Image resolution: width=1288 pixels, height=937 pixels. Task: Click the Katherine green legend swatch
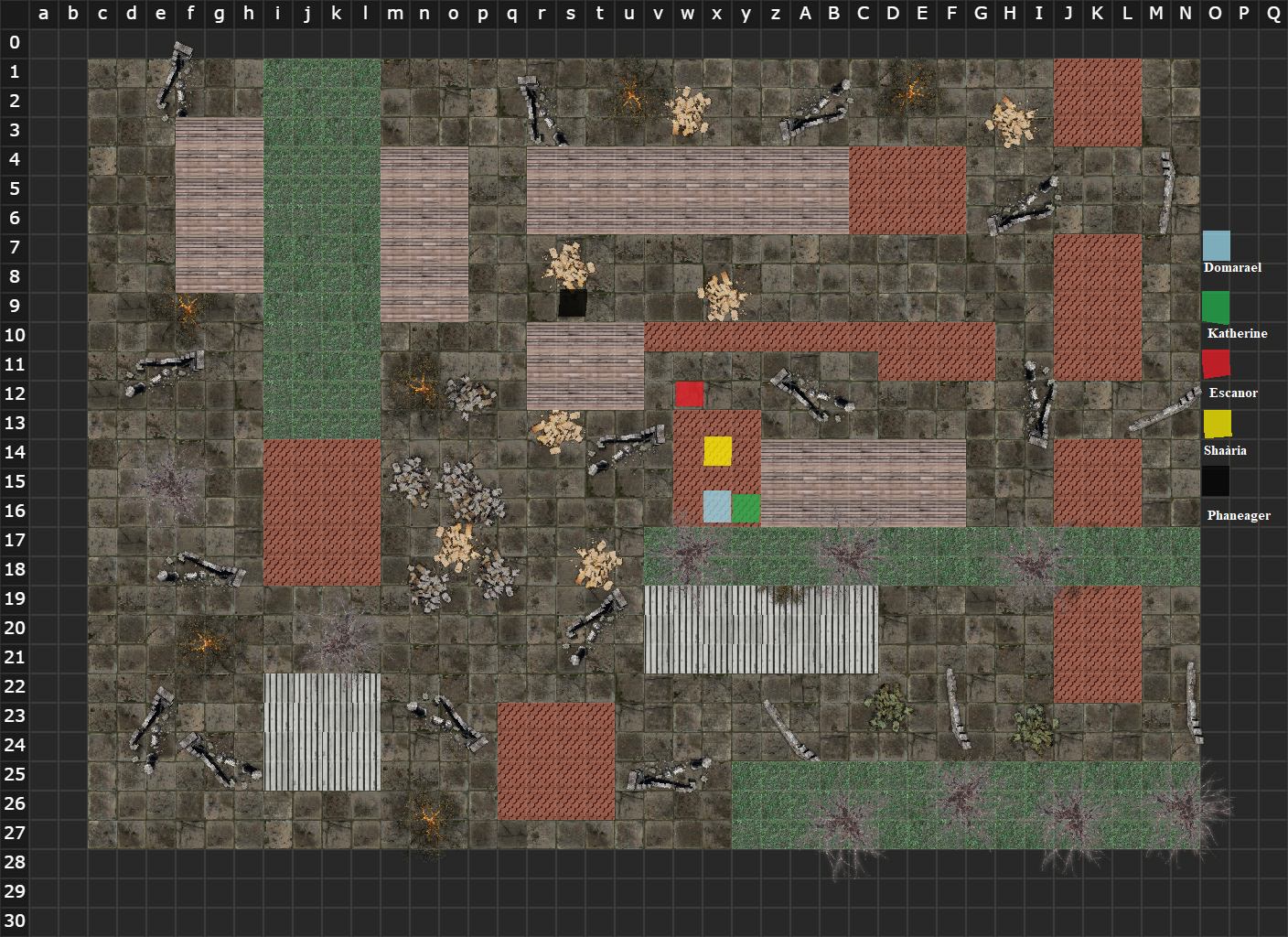1216,307
